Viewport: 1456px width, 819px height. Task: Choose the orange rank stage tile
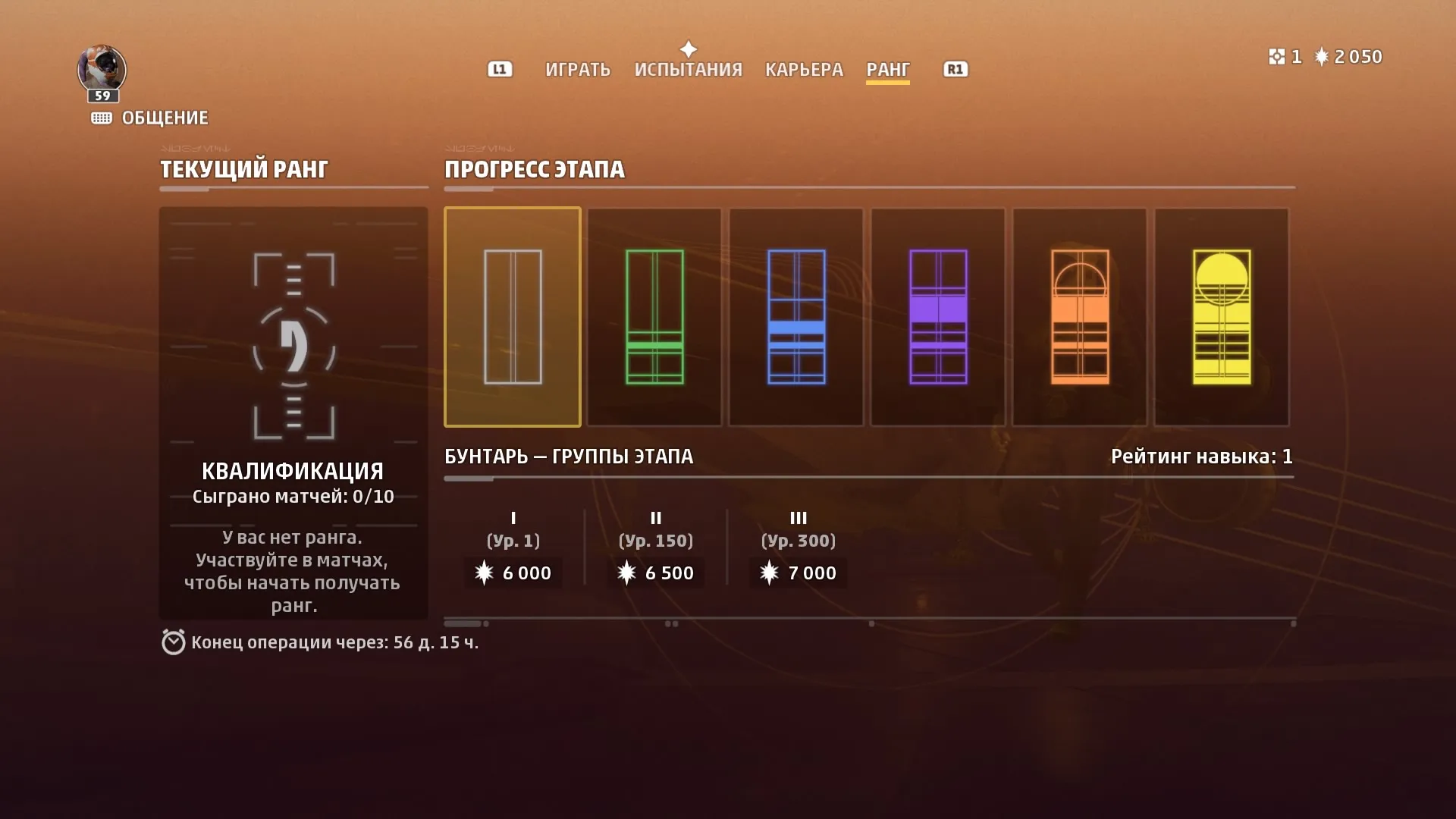click(1080, 317)
